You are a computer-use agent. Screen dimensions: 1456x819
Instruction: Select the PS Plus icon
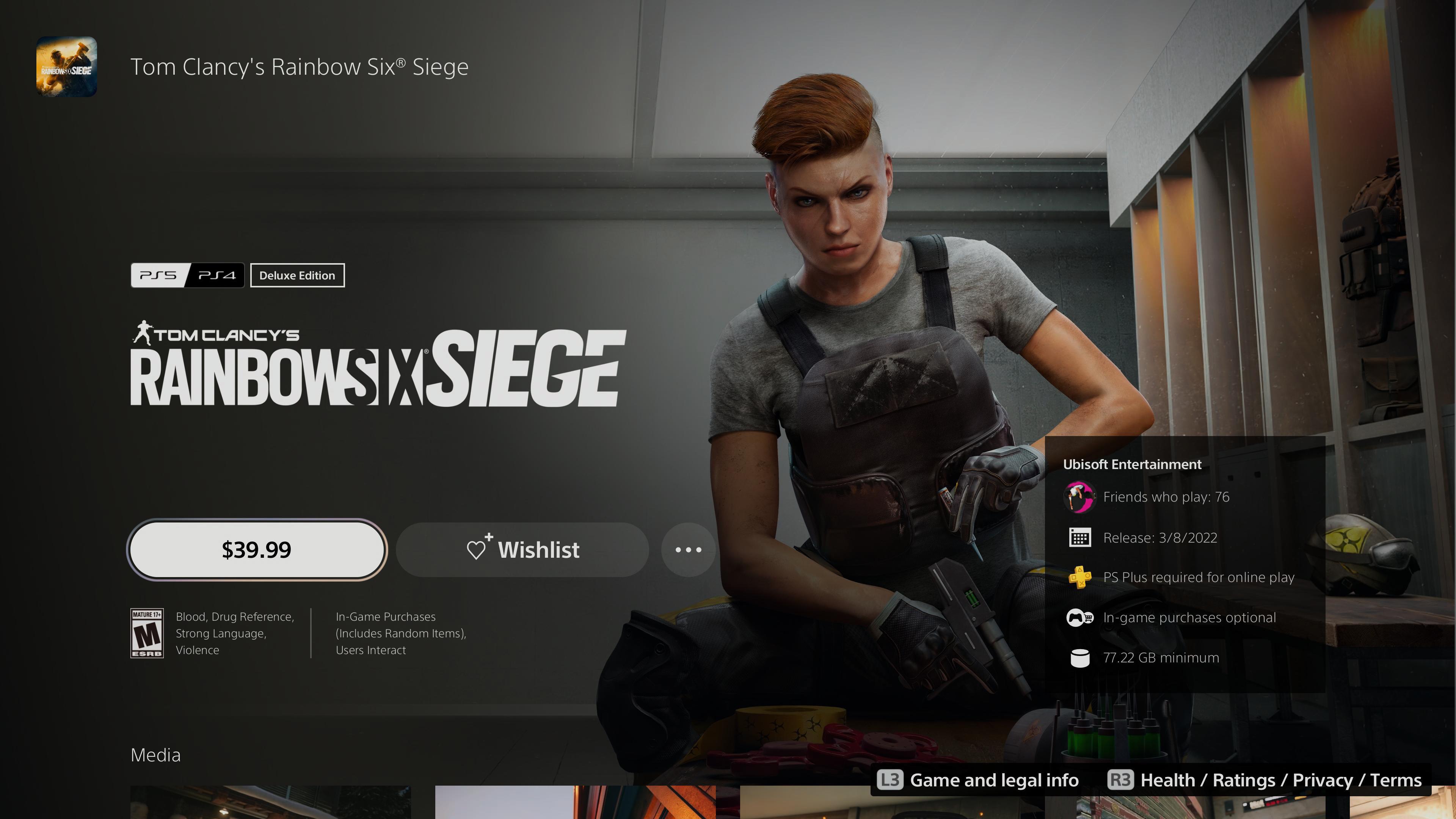1080,577
